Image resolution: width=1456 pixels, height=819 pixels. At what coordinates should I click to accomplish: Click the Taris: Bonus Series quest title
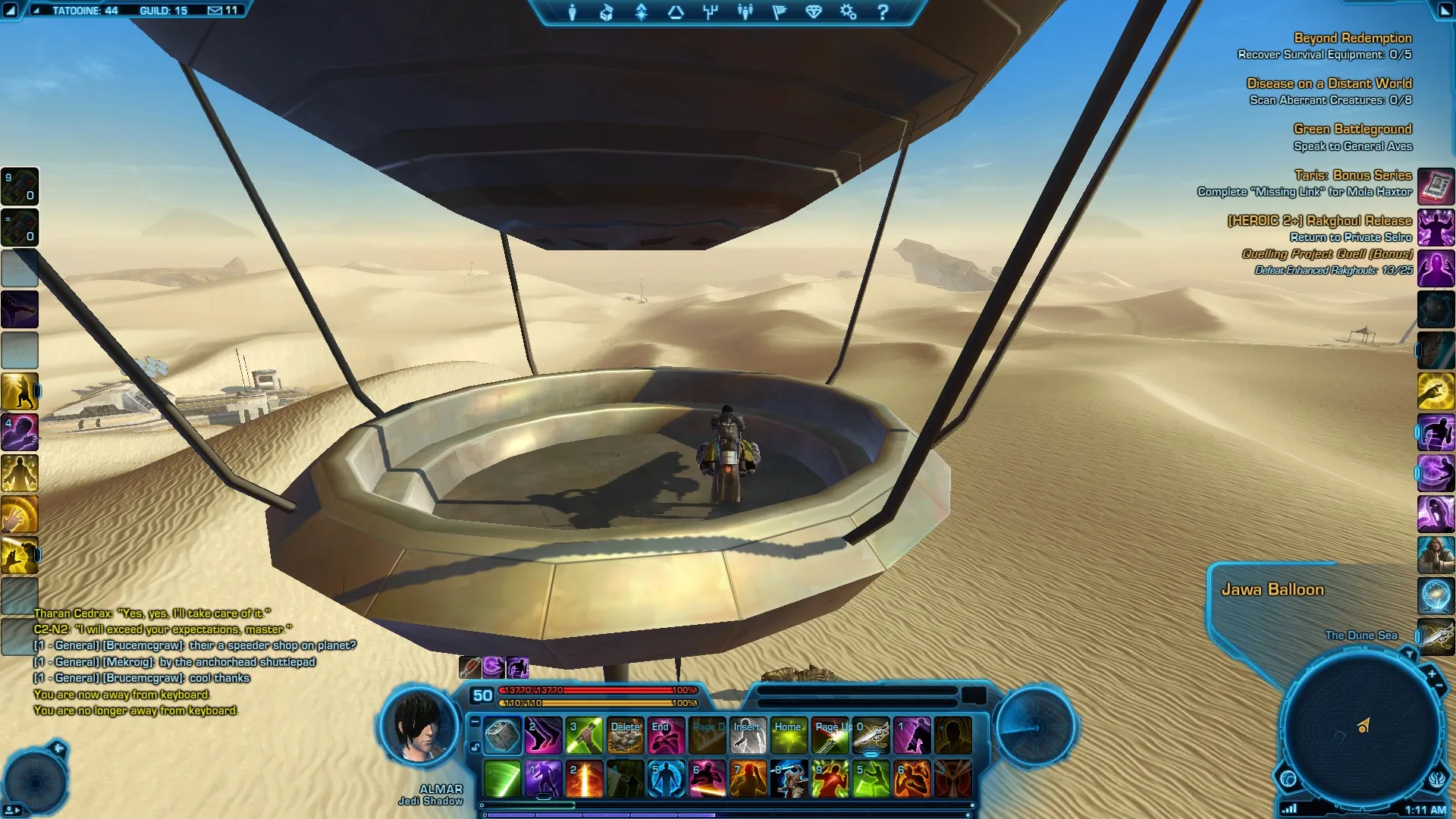(1352, 175)
